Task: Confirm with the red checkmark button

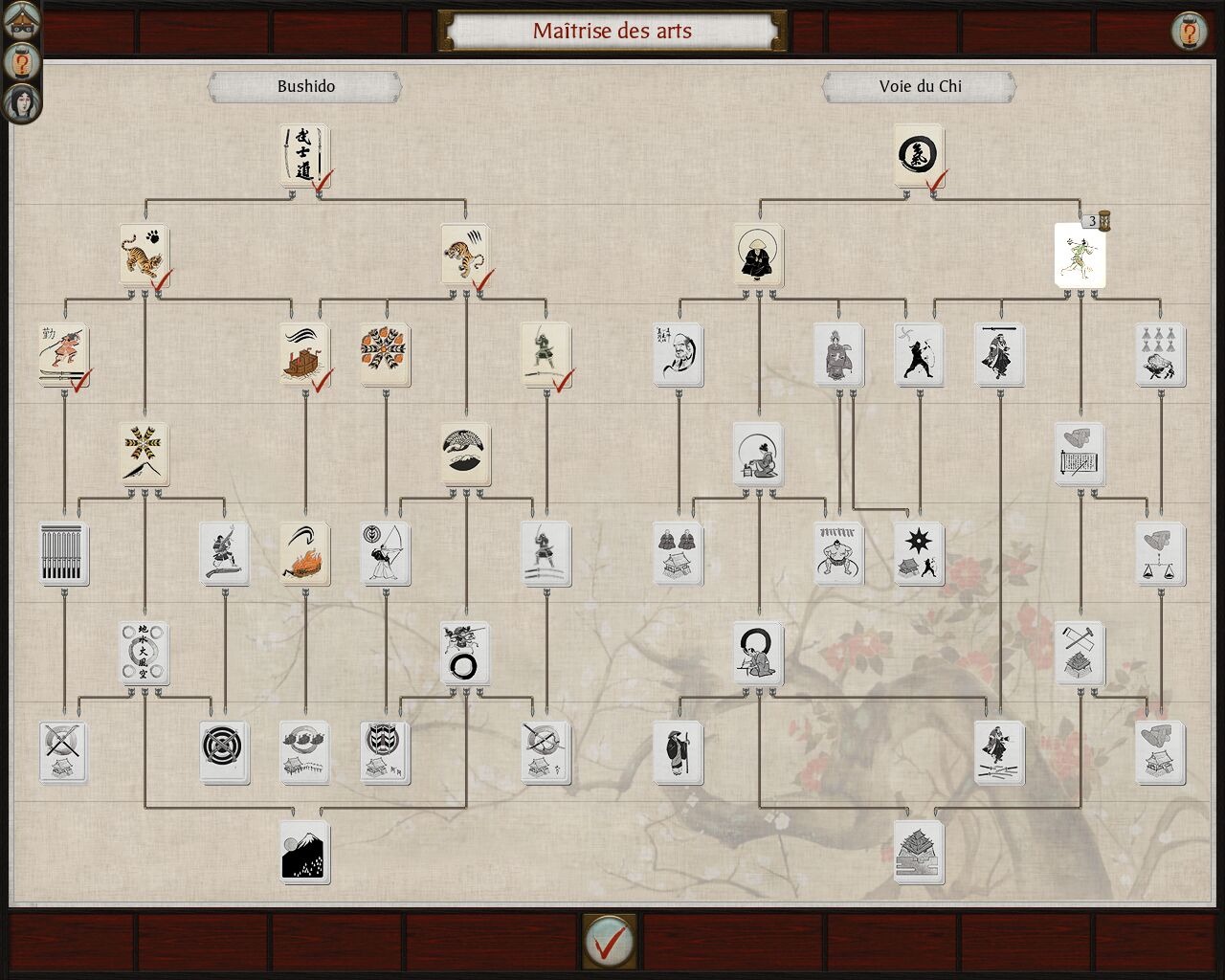Action: click(x=609, y=942)
